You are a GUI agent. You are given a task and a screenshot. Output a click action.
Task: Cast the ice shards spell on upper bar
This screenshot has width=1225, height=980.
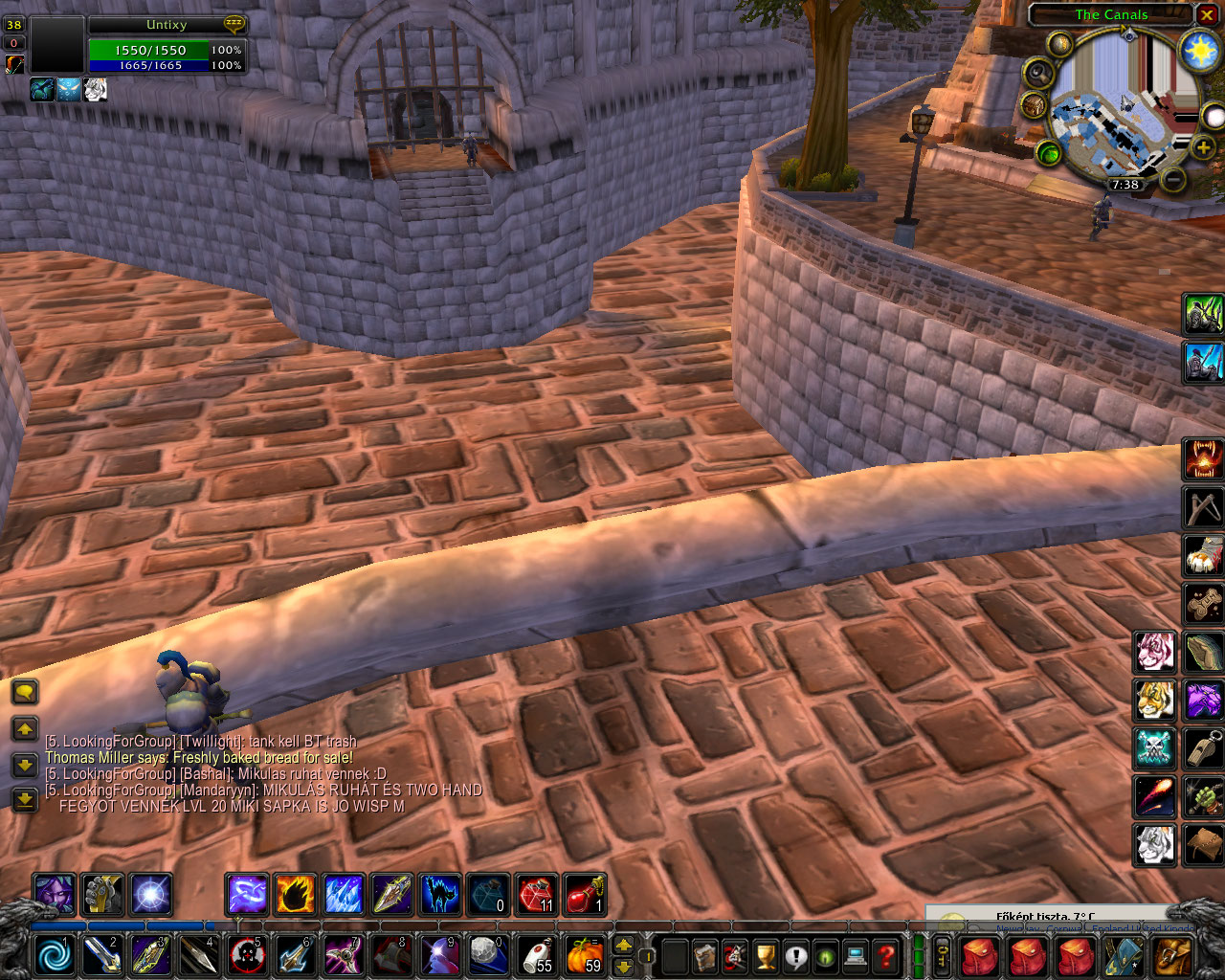tap(344, 895)
